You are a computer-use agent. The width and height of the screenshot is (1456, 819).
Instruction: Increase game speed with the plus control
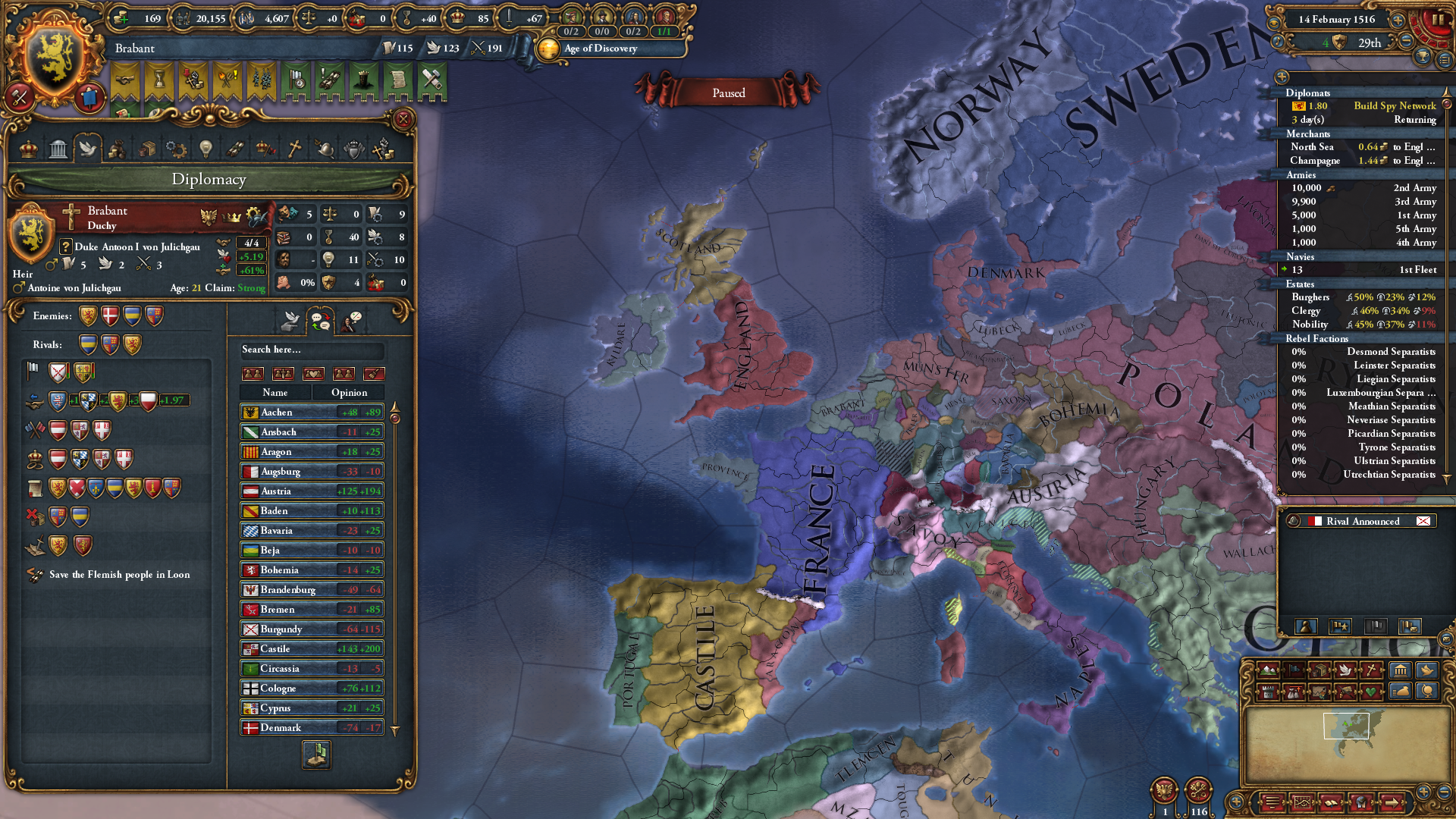[x=1398, y=21]
